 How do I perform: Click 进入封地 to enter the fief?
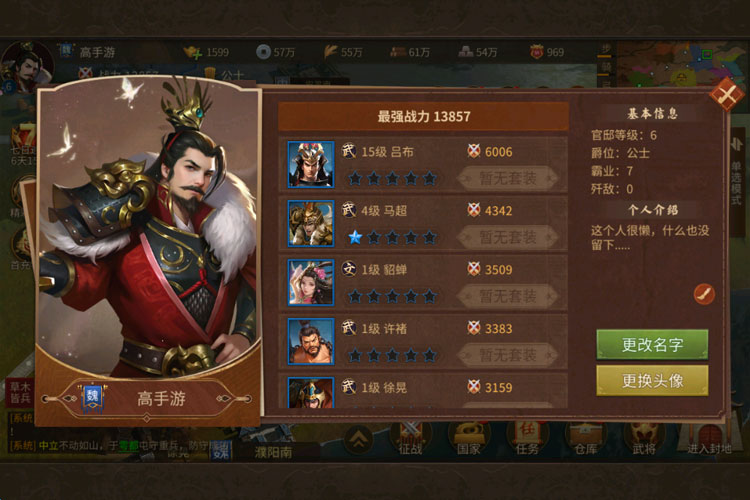(x=710, y=438)
